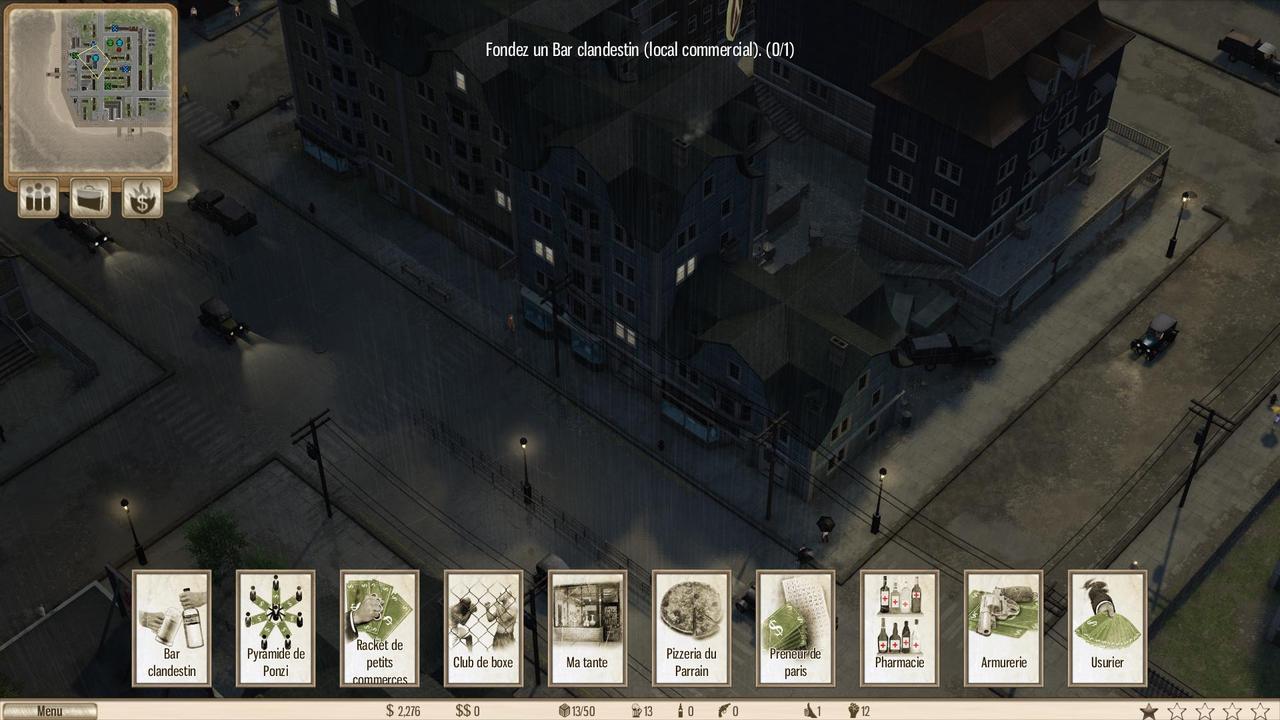Open the briefcase business icon
The height and width of the screenshot is (720, 1280).
pyautogui.click(x=90, y=198)
